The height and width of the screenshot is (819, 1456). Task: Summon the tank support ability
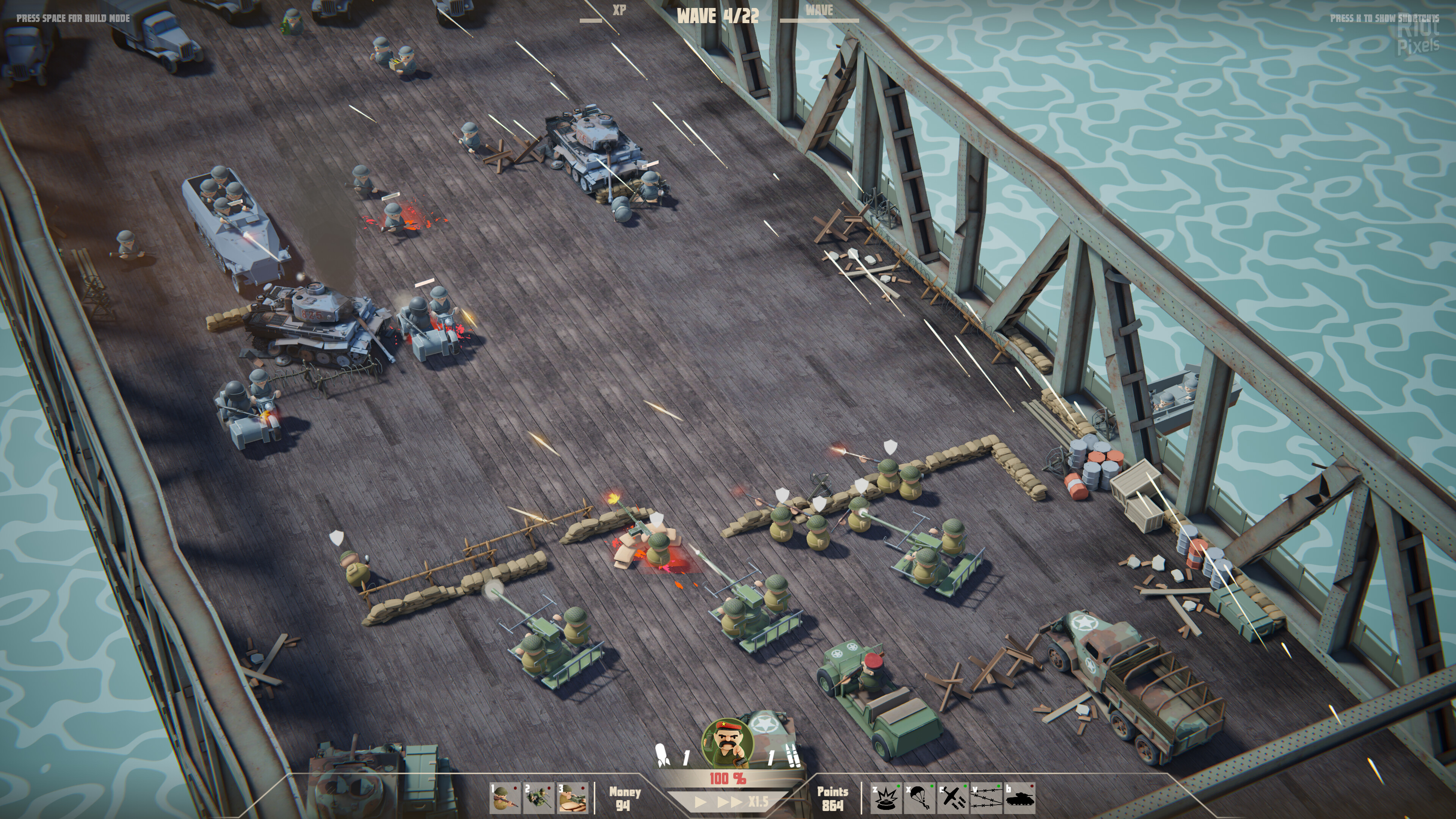click(1020, 797)
